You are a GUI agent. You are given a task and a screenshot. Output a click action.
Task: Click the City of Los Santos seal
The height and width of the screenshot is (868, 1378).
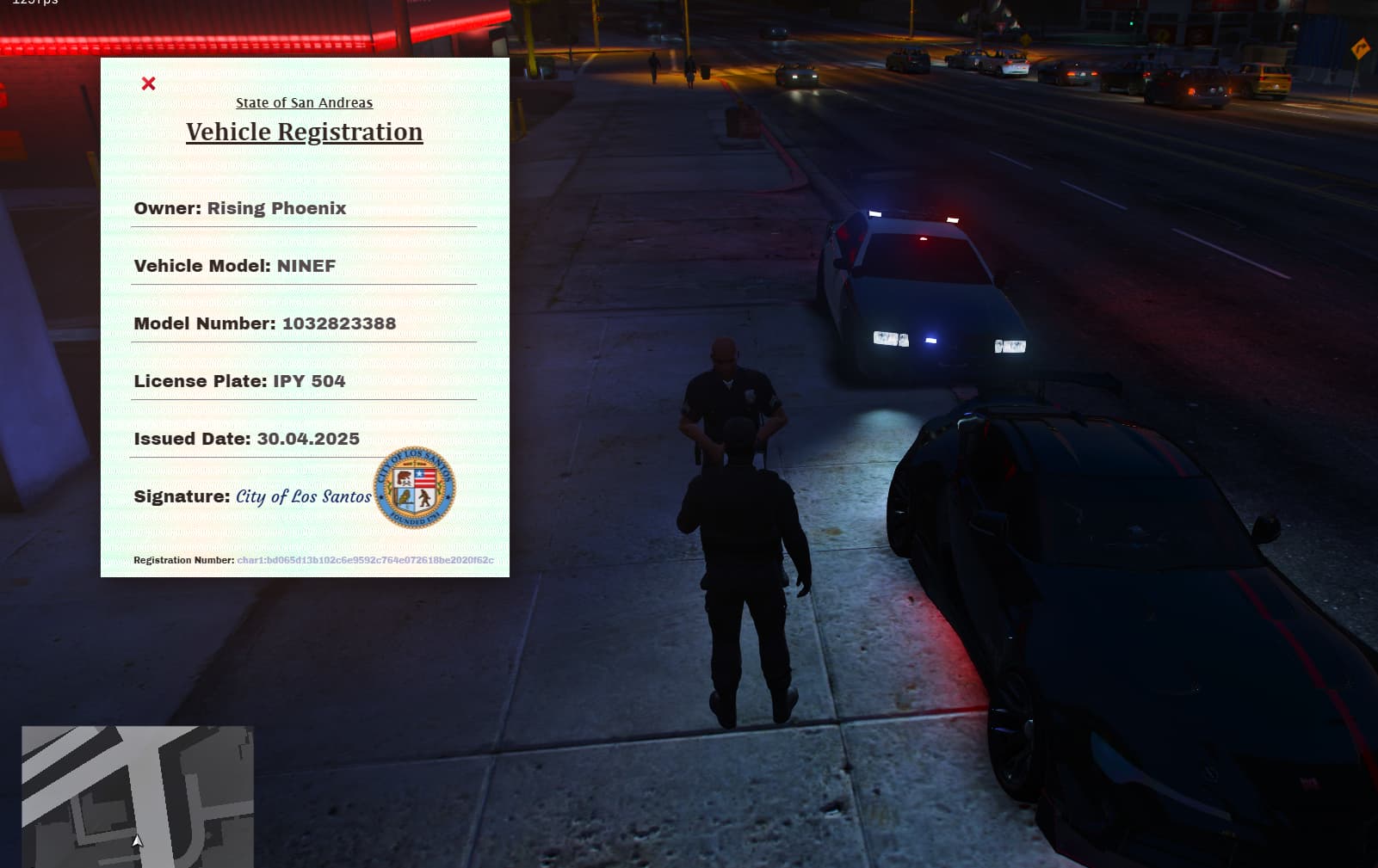pos(417,488)
